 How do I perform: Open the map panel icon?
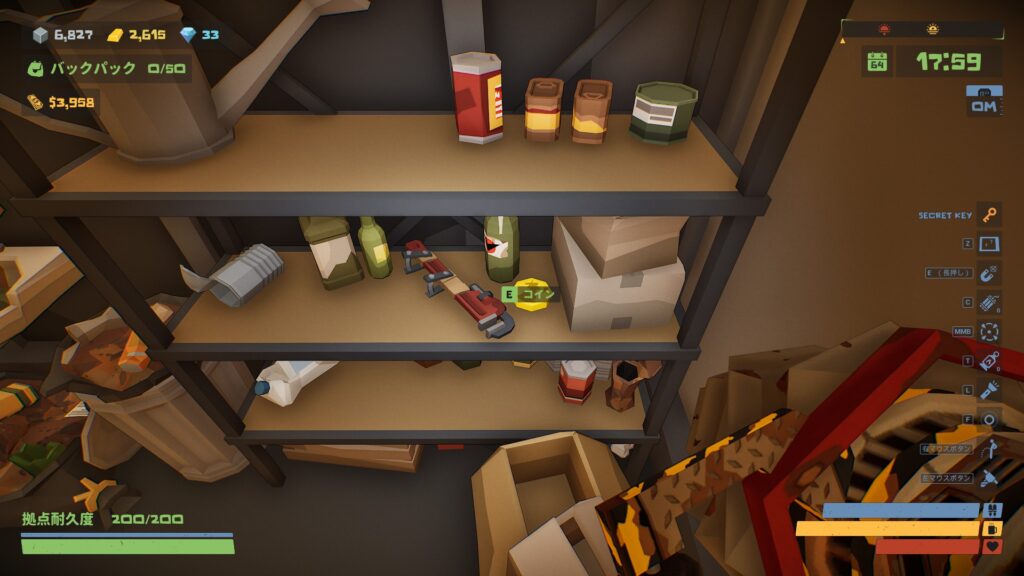[x=989, y=244]
